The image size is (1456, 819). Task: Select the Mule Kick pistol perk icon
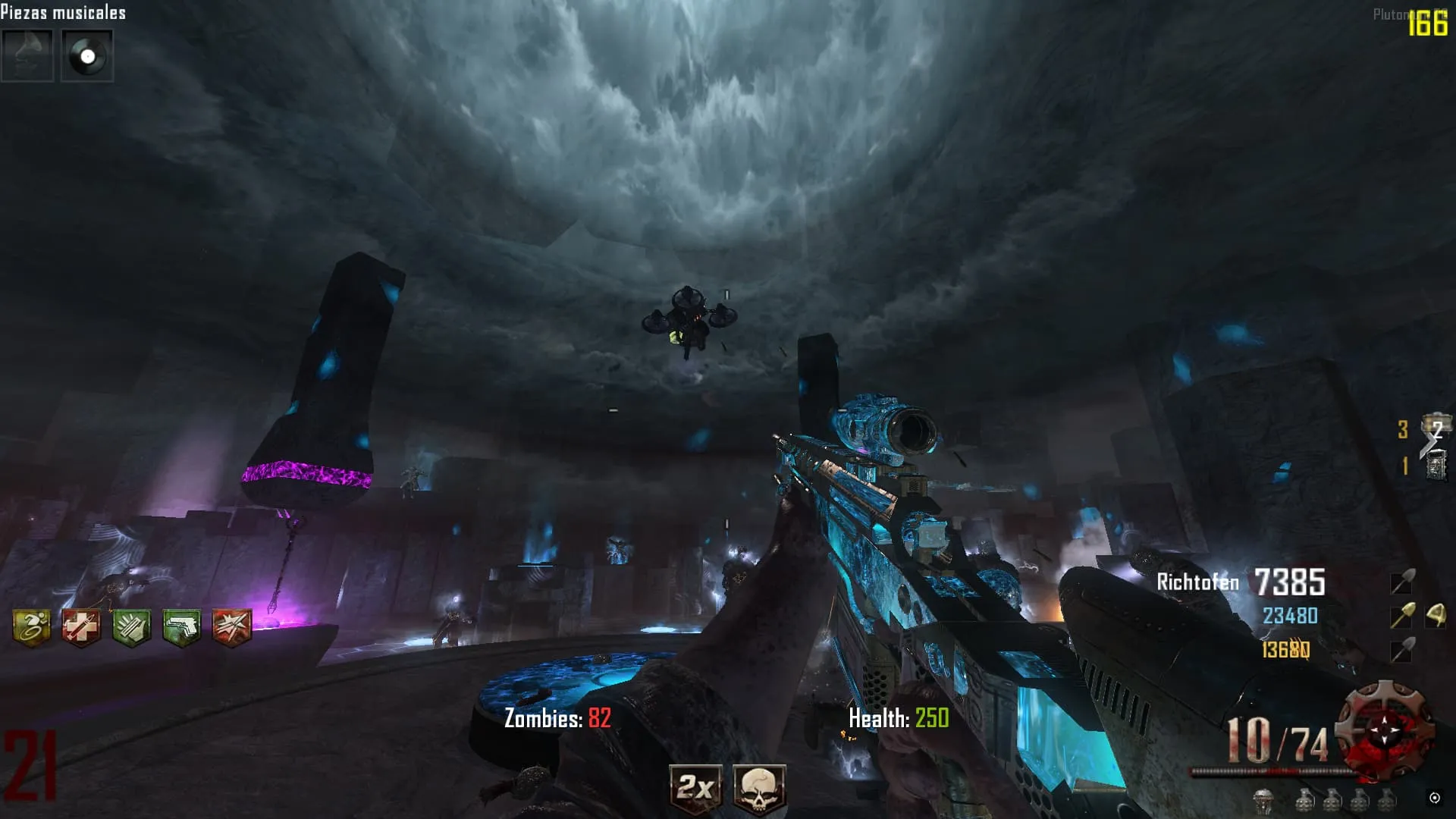[x=181, y=628]
